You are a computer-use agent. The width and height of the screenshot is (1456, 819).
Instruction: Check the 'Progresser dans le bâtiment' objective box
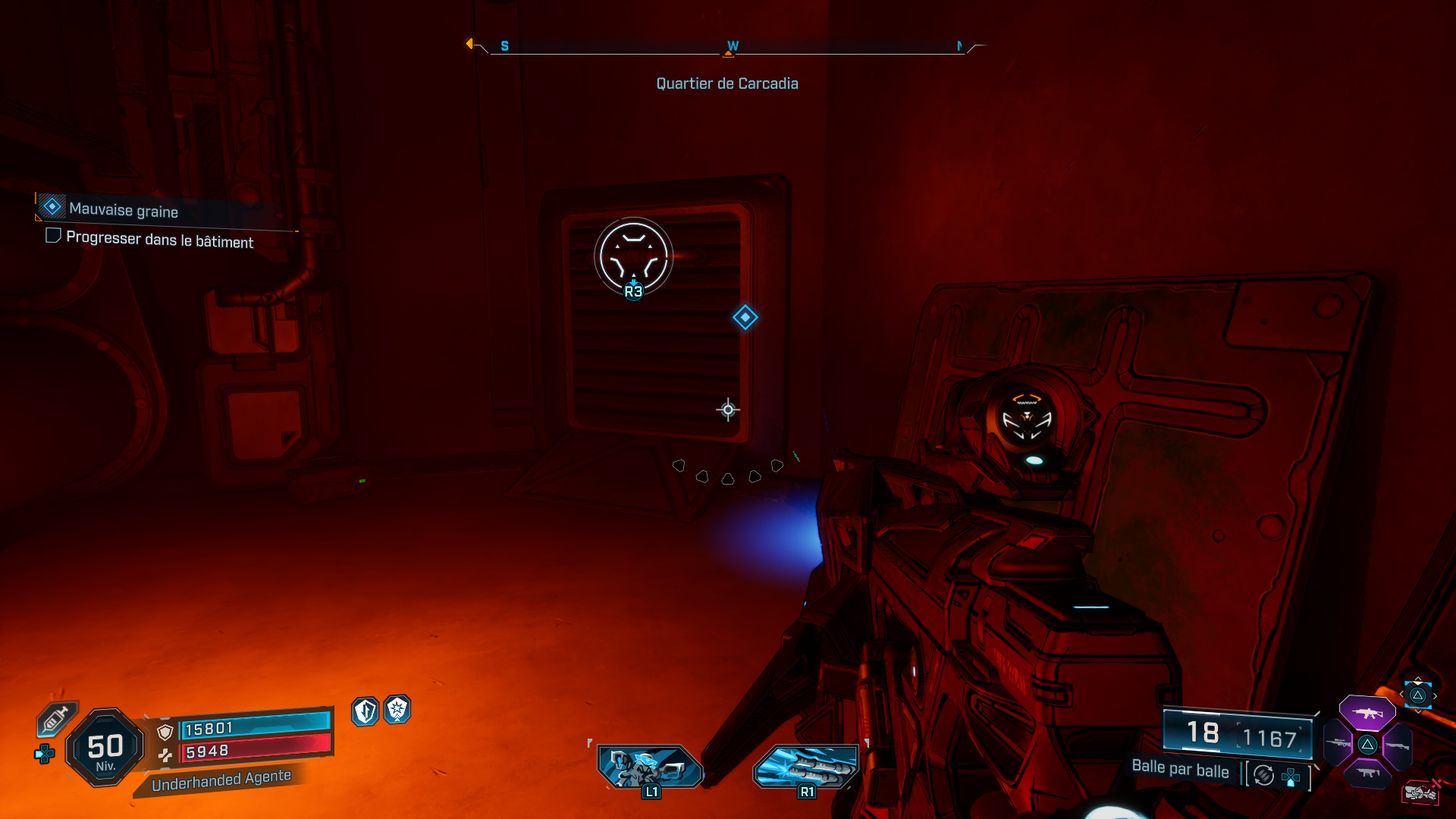coord(52,236)
